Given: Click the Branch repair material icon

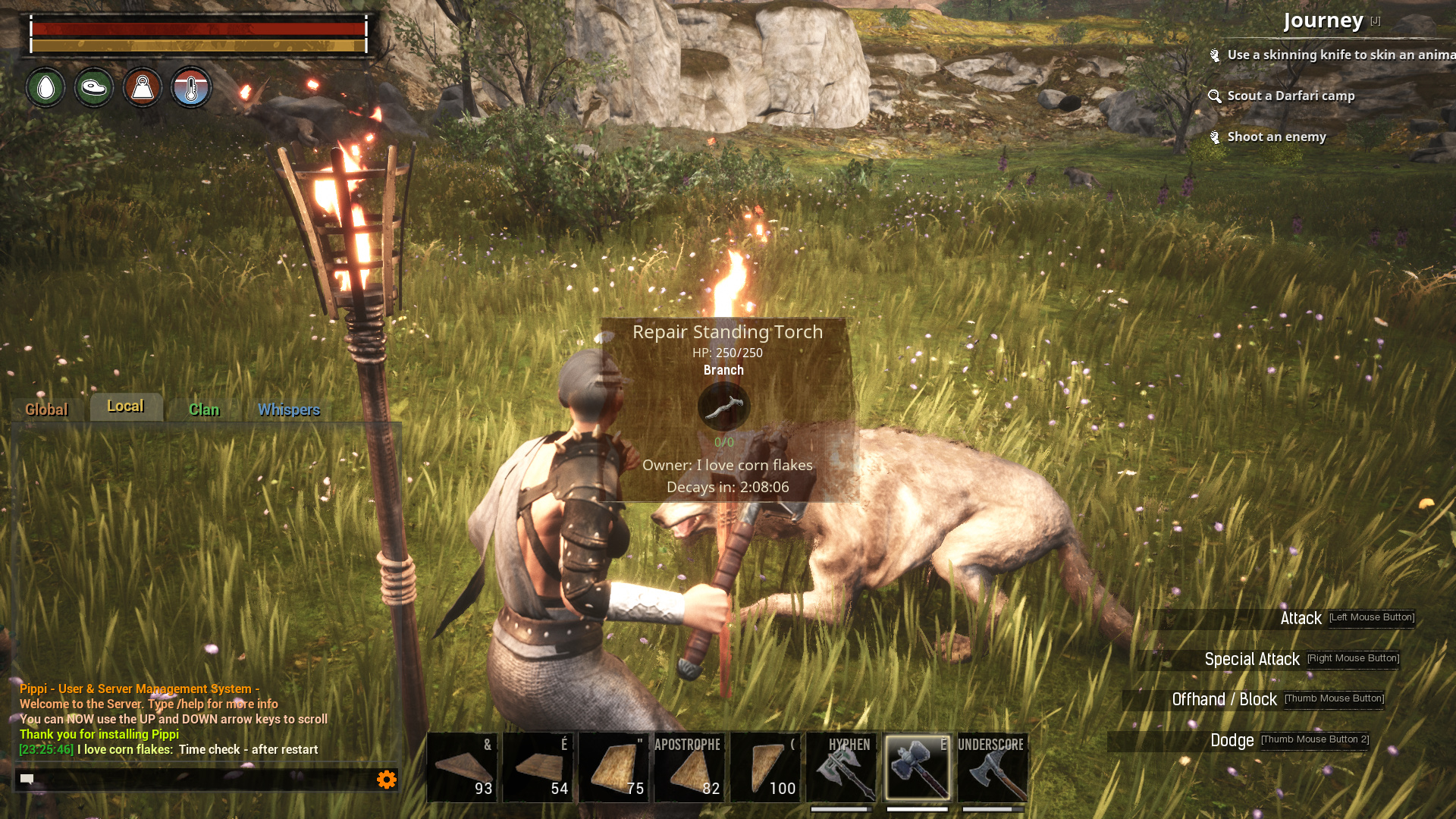Looking at the screenshot, I should point(723,407).
